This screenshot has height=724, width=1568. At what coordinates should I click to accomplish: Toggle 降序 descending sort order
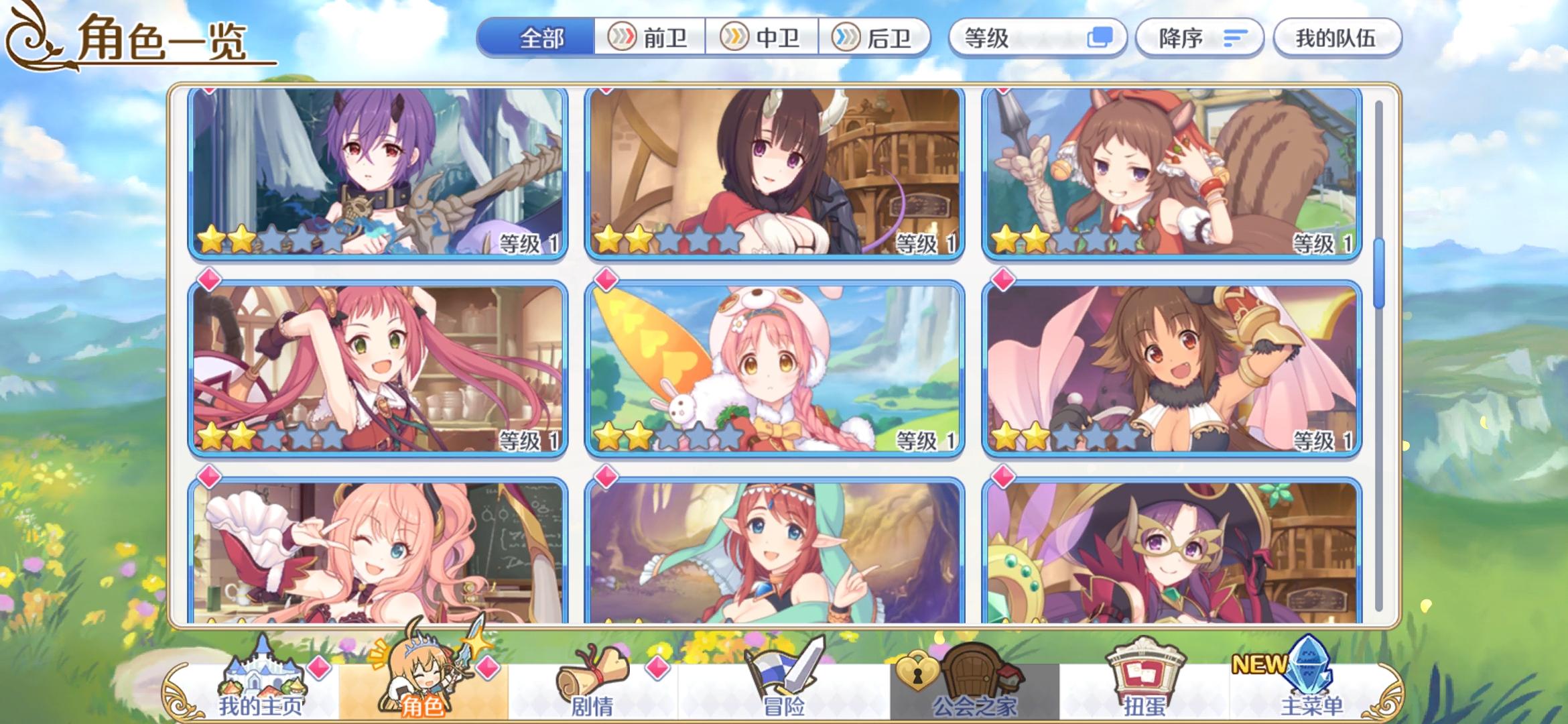[1199, 38]
